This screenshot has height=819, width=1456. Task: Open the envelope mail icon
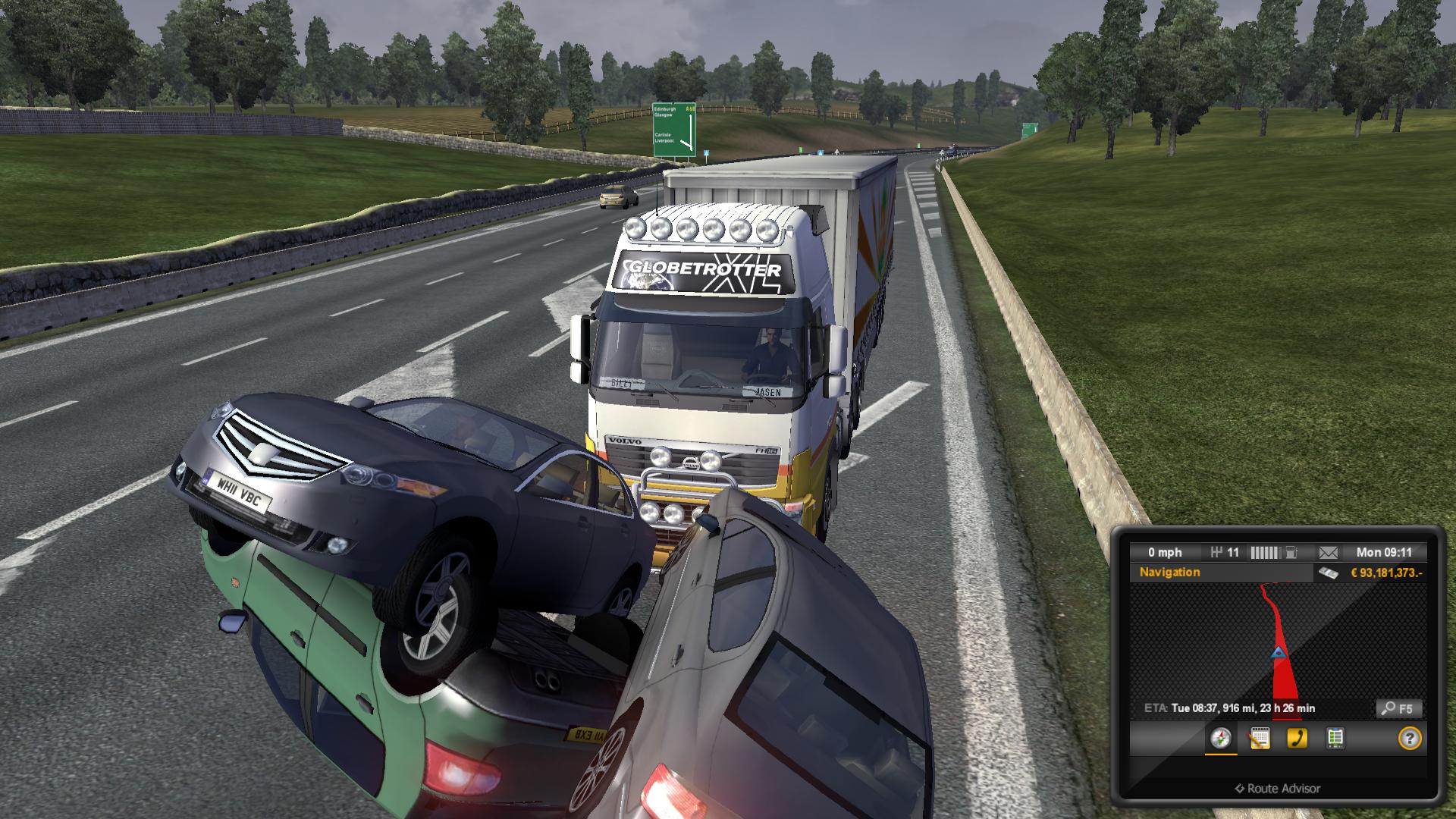1328,552
